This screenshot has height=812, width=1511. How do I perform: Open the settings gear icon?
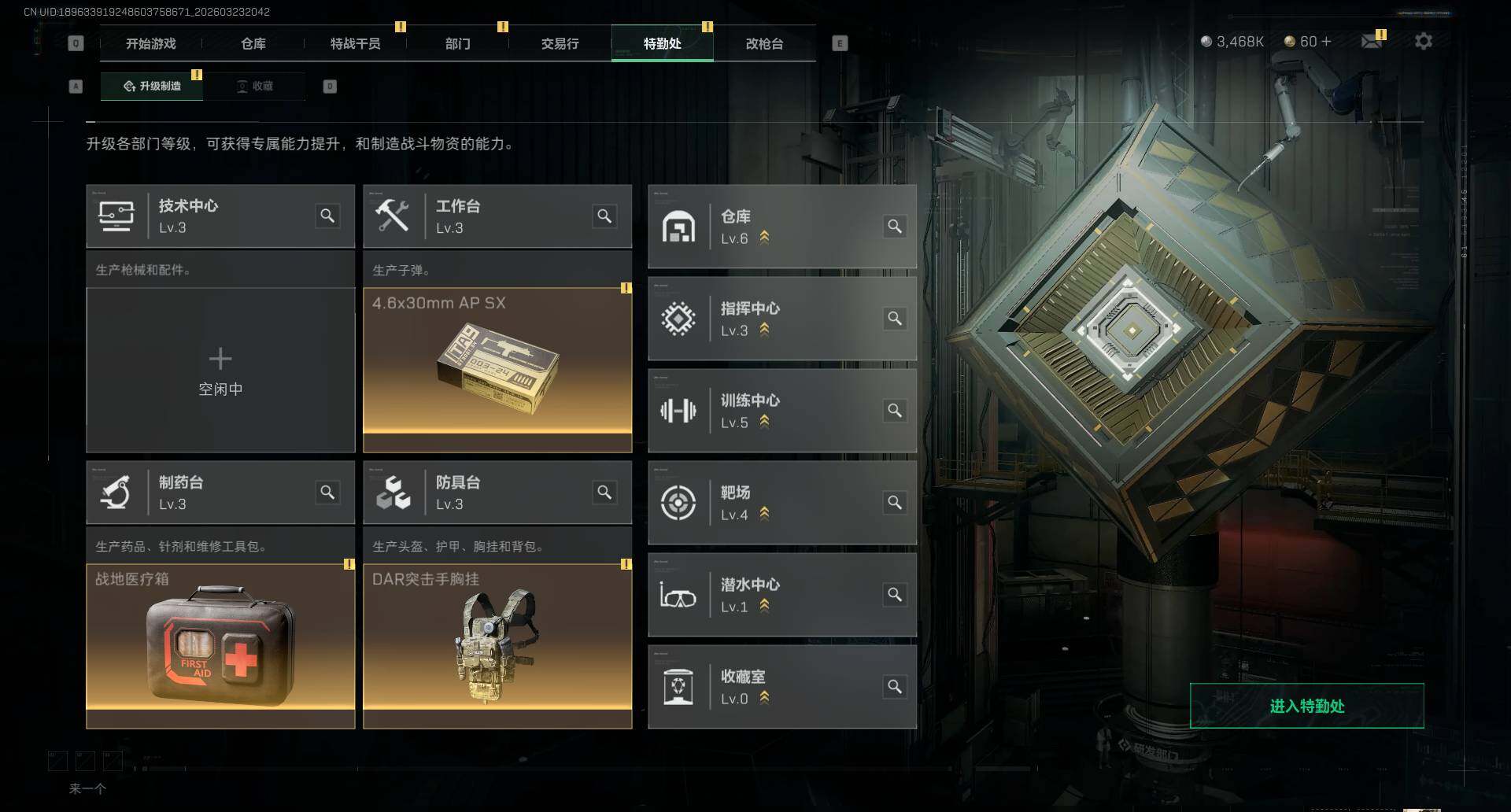(x=1423, y=41)
